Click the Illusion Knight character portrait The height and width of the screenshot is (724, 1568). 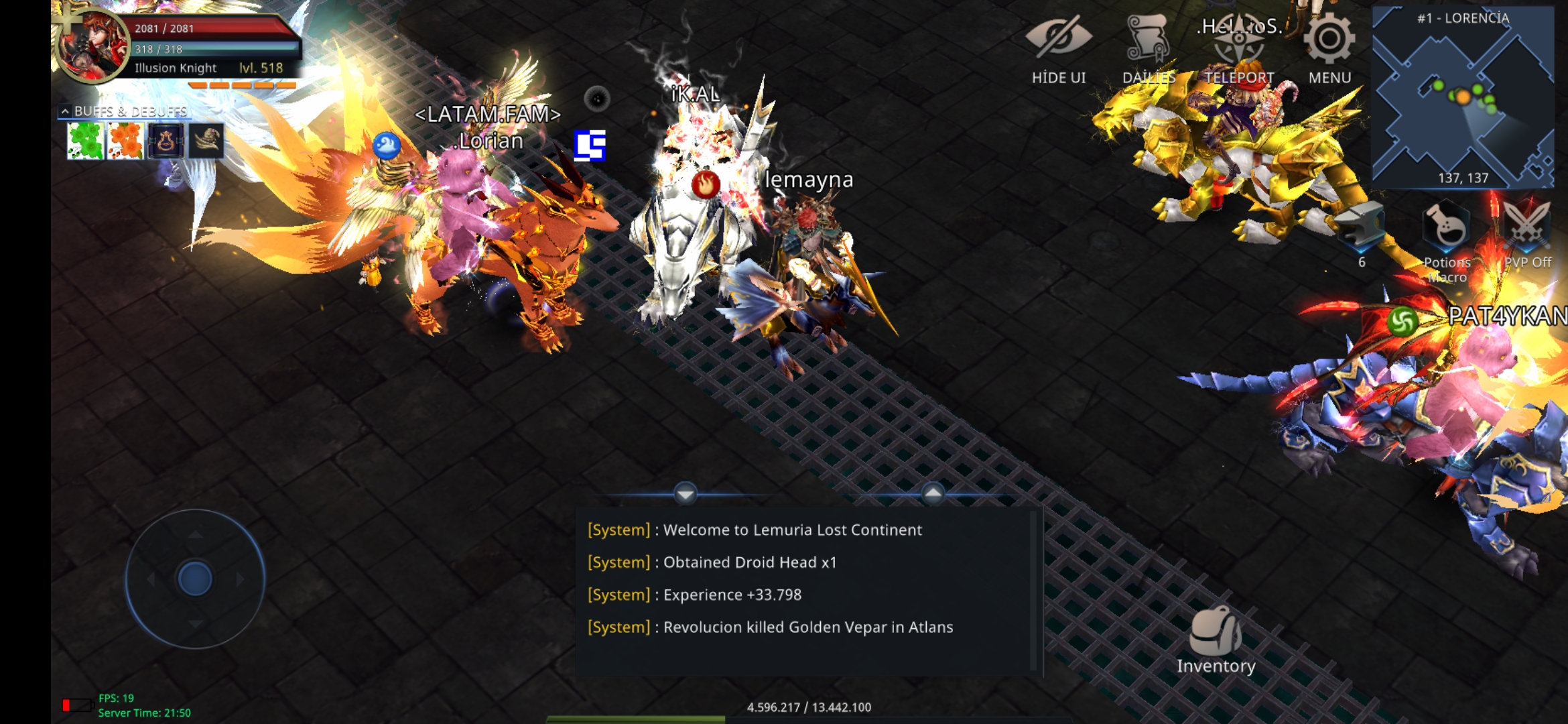click(92, 46)
